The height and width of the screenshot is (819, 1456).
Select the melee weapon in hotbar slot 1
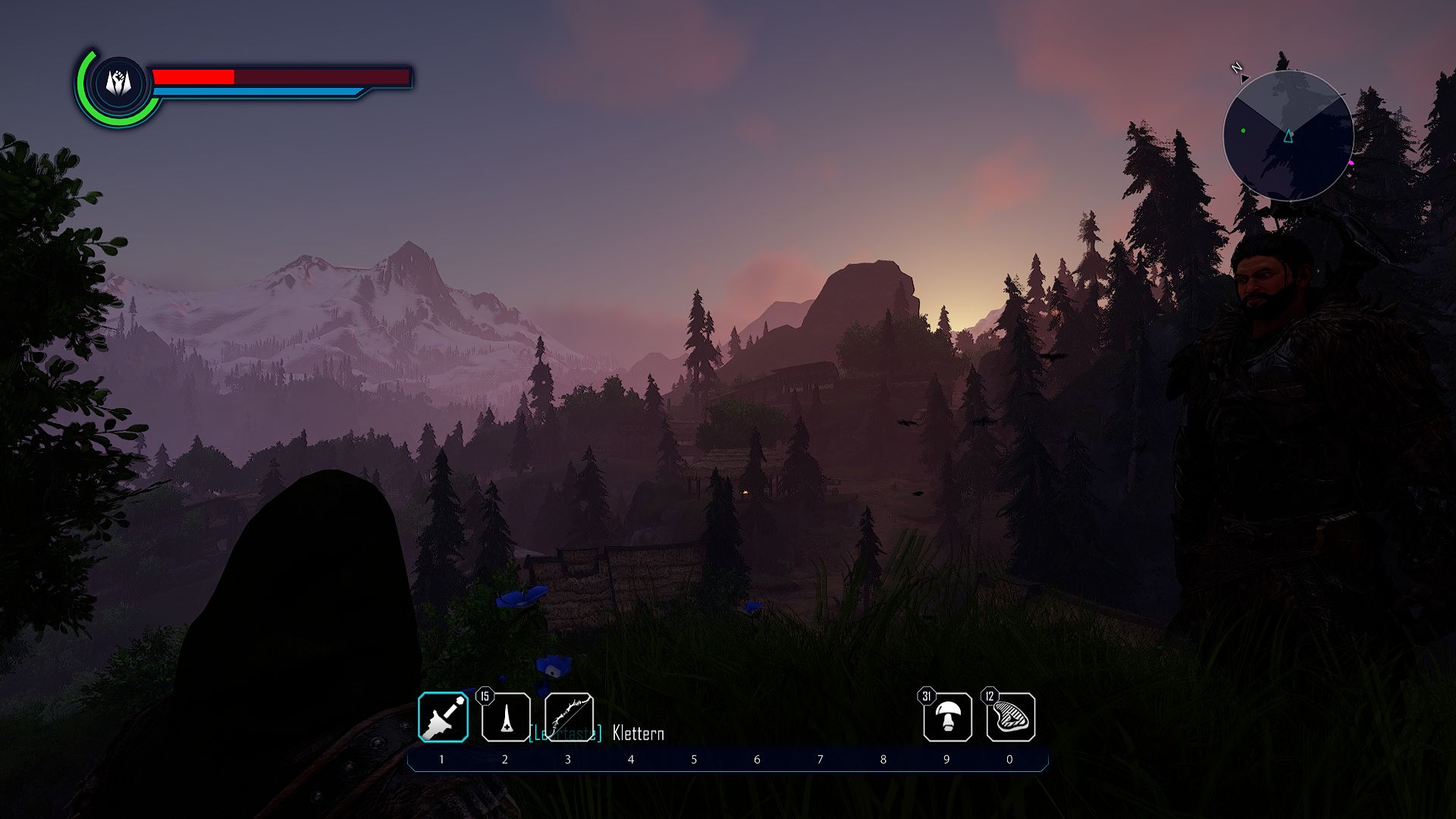tap(443, 717)
